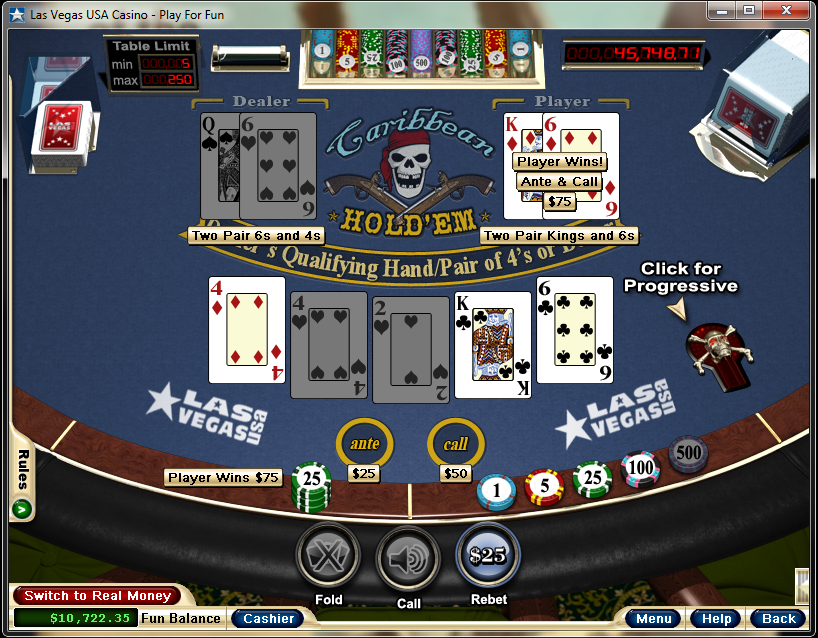Click the skull progressive bet button

[x=720, y=350]
